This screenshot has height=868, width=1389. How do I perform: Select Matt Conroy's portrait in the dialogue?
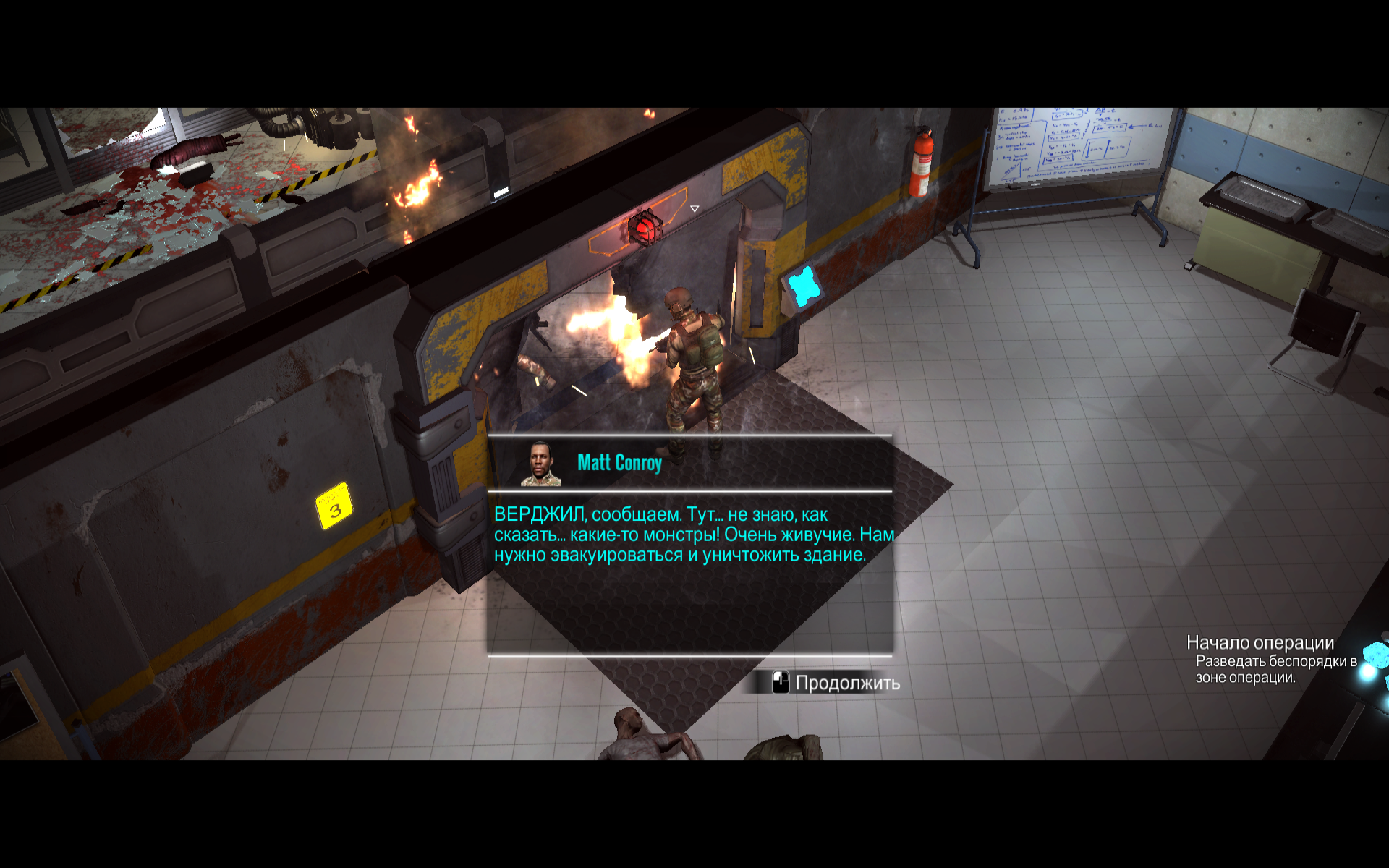click(541, 464)
